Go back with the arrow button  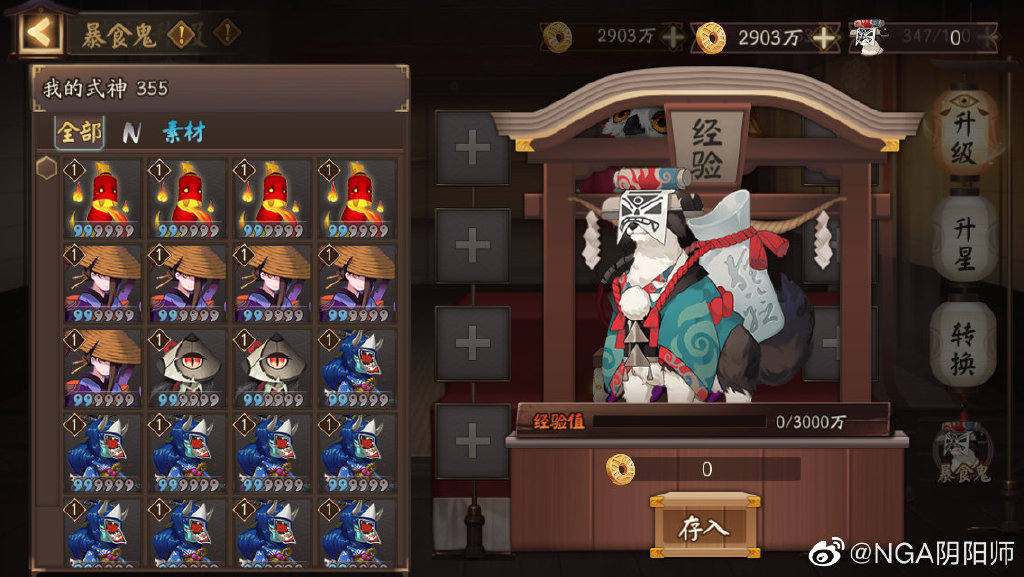[x=38, y=33]
